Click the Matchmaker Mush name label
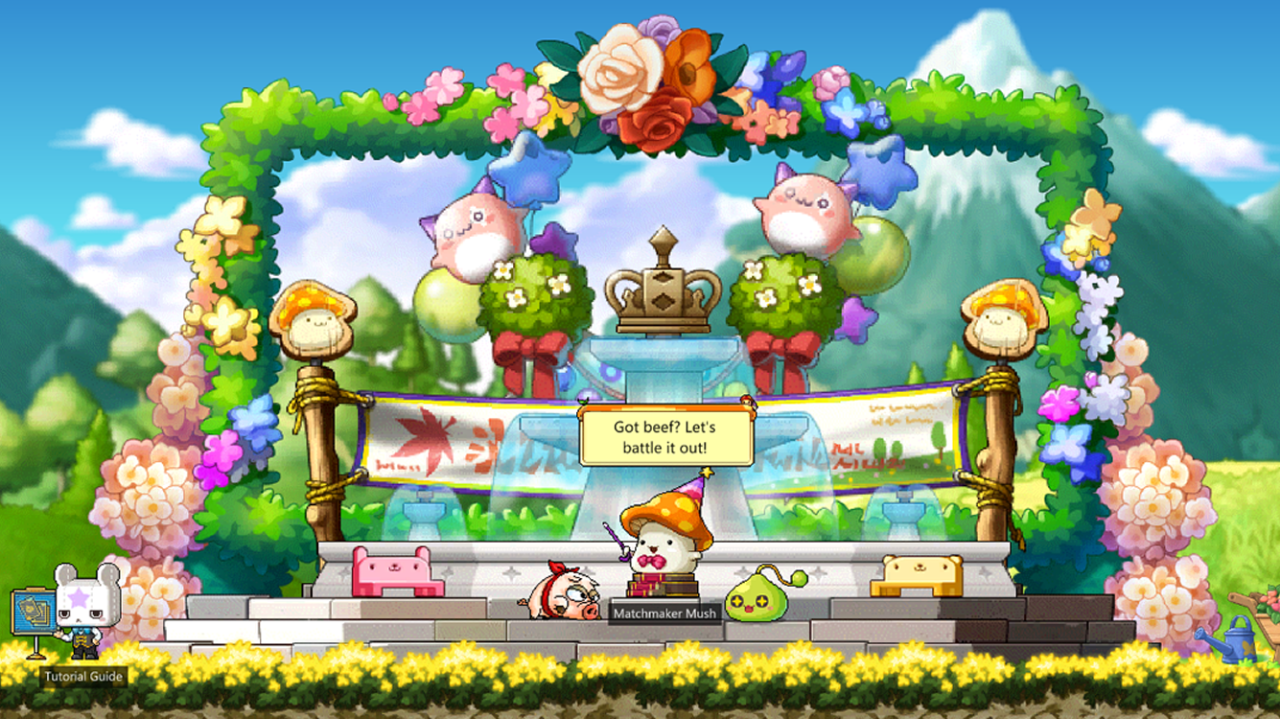Viewport: 1280px width, 719px height. [x=665, y=612]
